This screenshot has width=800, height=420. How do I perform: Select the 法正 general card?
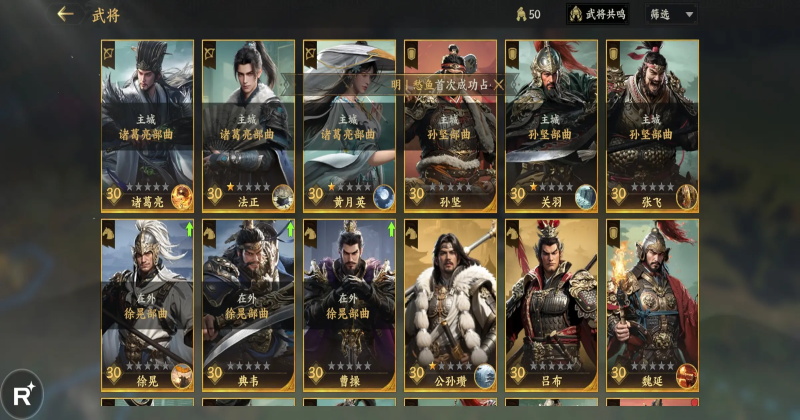click(x=248, y=125)
